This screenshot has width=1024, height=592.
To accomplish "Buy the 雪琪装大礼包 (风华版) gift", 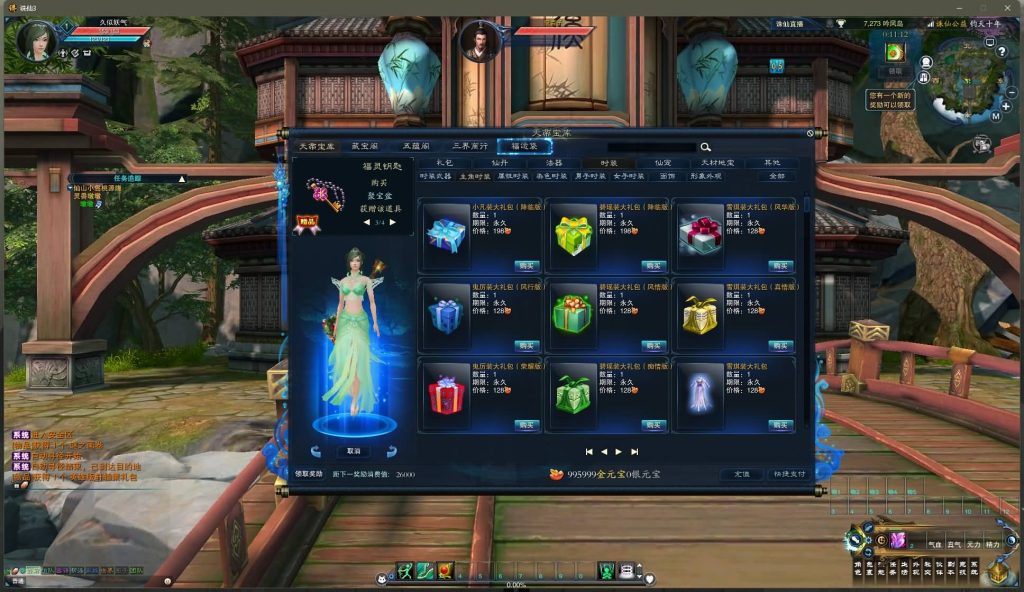I will click(x=781, y=265).
